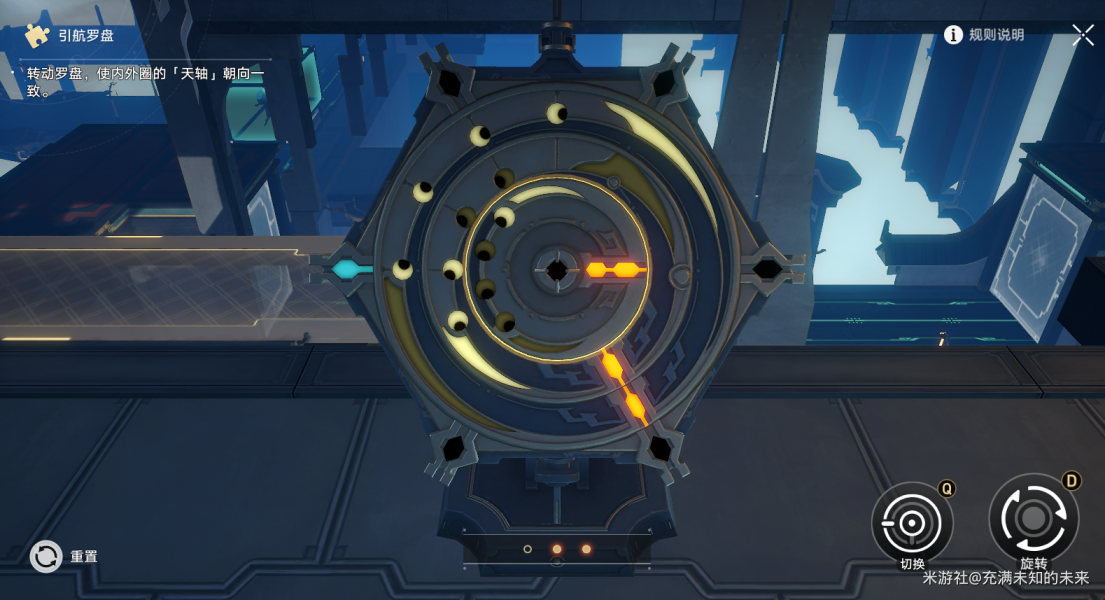Reset the puzzle with 重置
Screen dimensions: 1105x600
pos(47,556)
